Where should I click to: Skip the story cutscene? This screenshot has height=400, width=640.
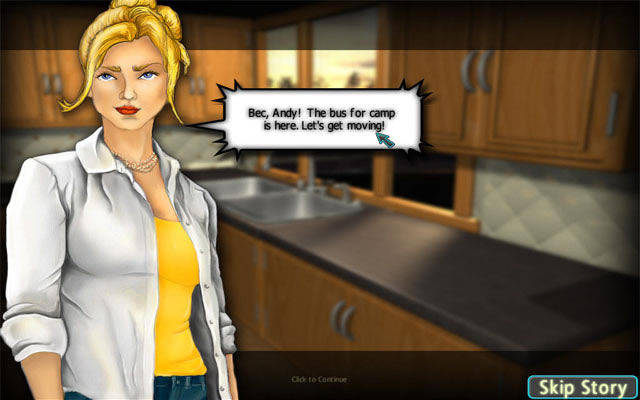(581, 387)
